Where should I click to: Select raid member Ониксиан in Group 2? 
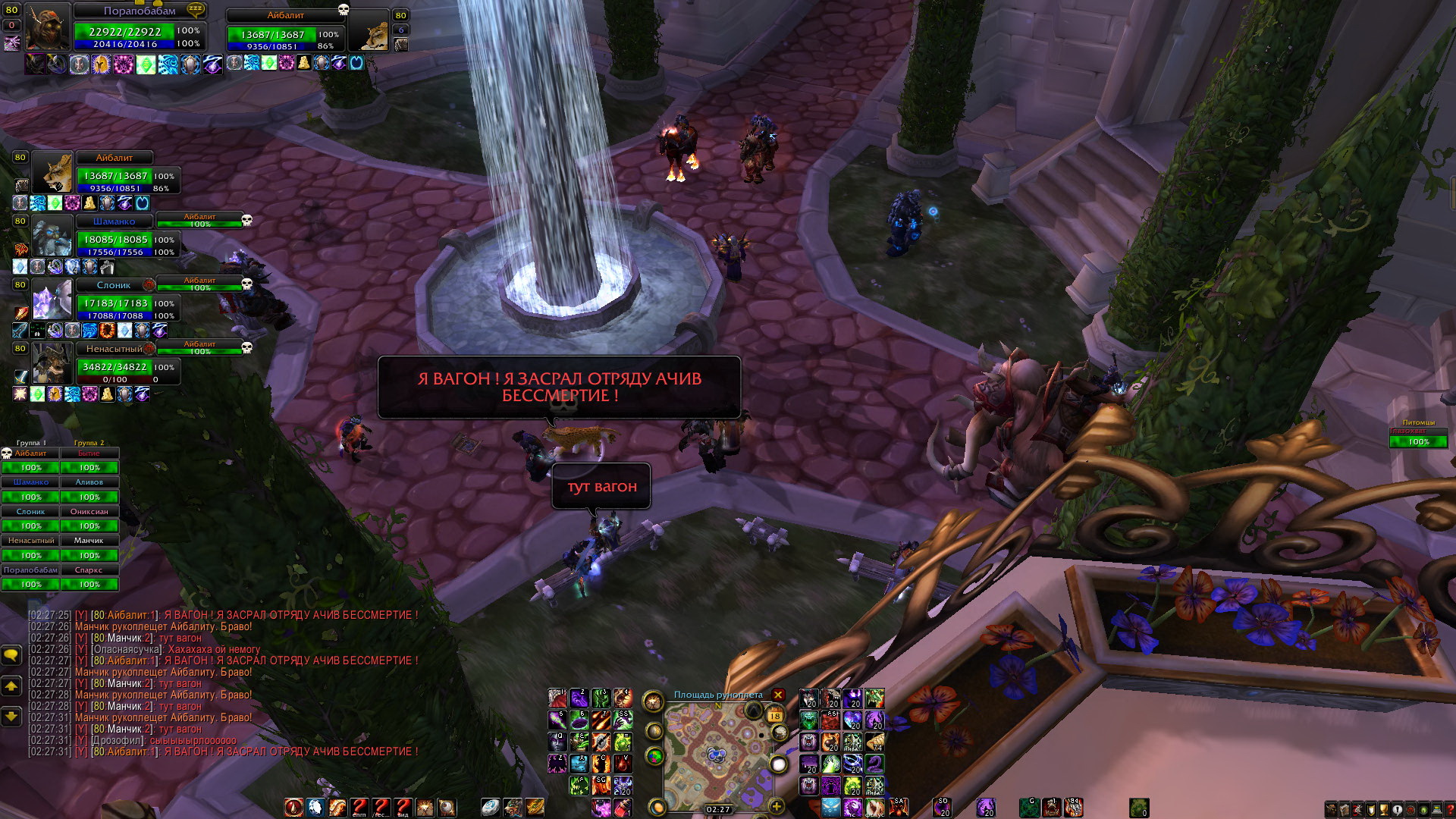pos(89,519)
